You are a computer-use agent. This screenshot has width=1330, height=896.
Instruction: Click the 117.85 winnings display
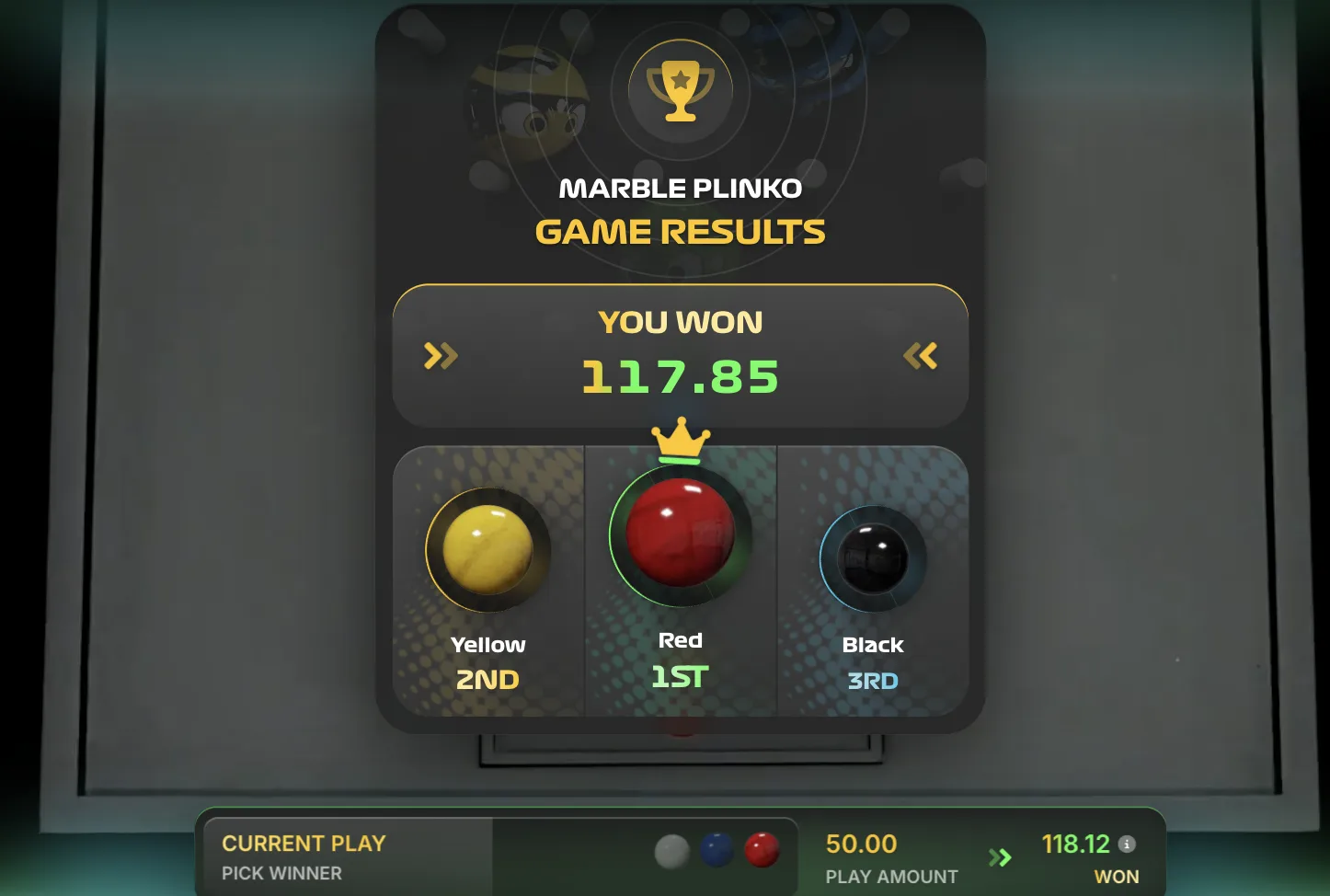point(680,374)
